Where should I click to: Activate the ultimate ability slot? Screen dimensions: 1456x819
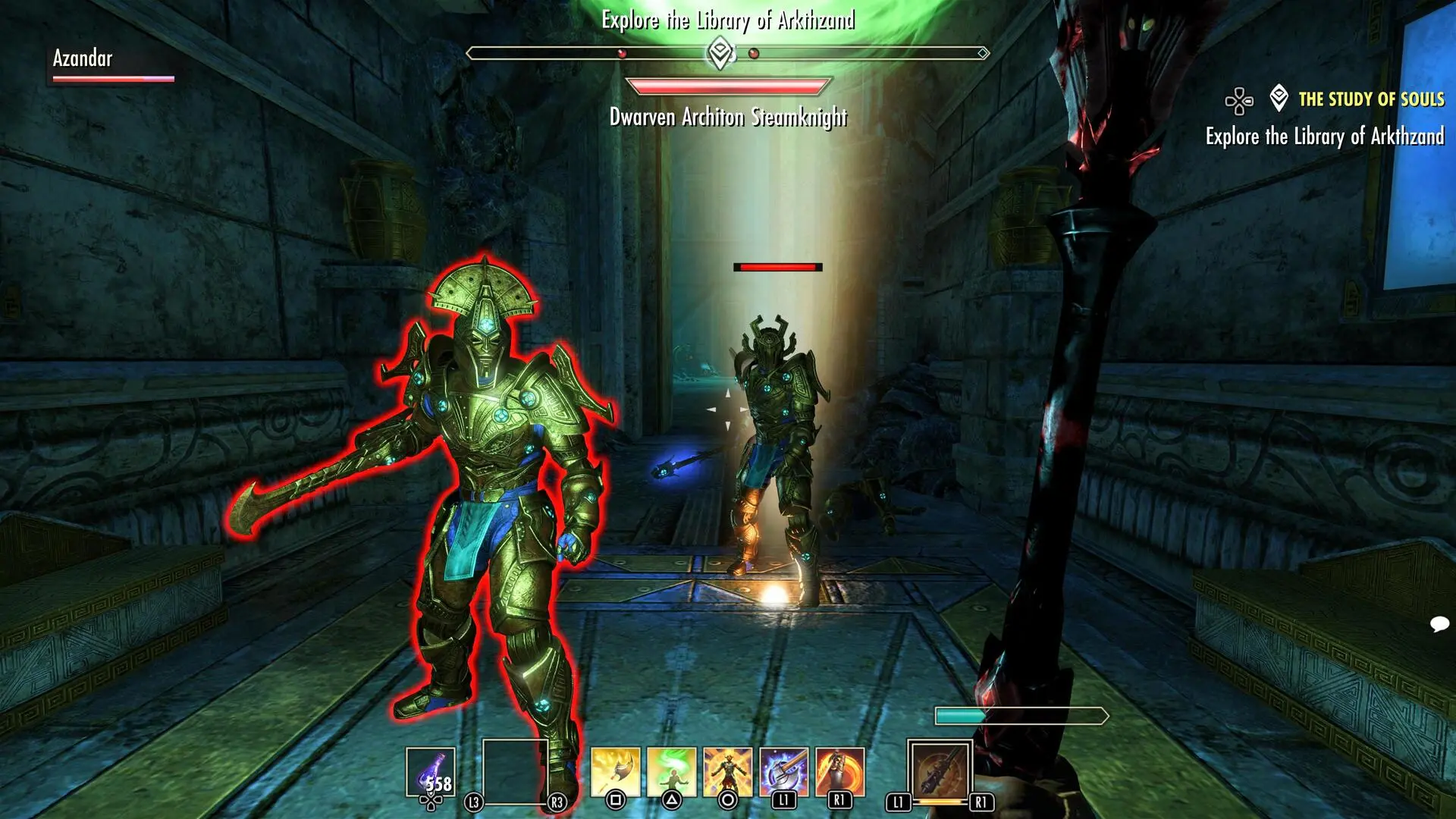click(x=940, y=772)
